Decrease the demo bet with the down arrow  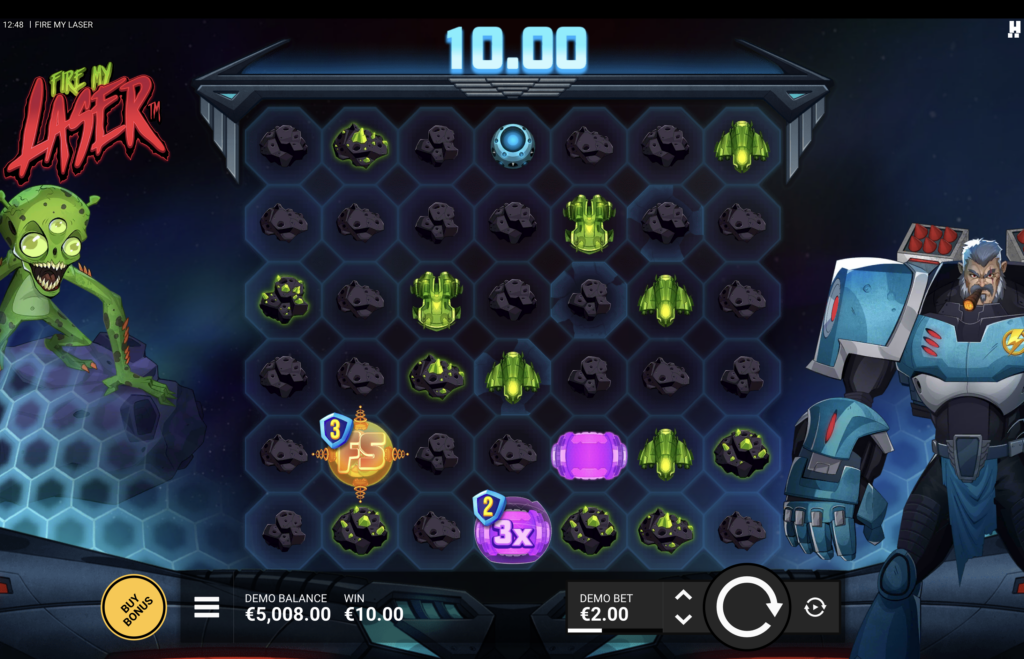pos(683,619)
